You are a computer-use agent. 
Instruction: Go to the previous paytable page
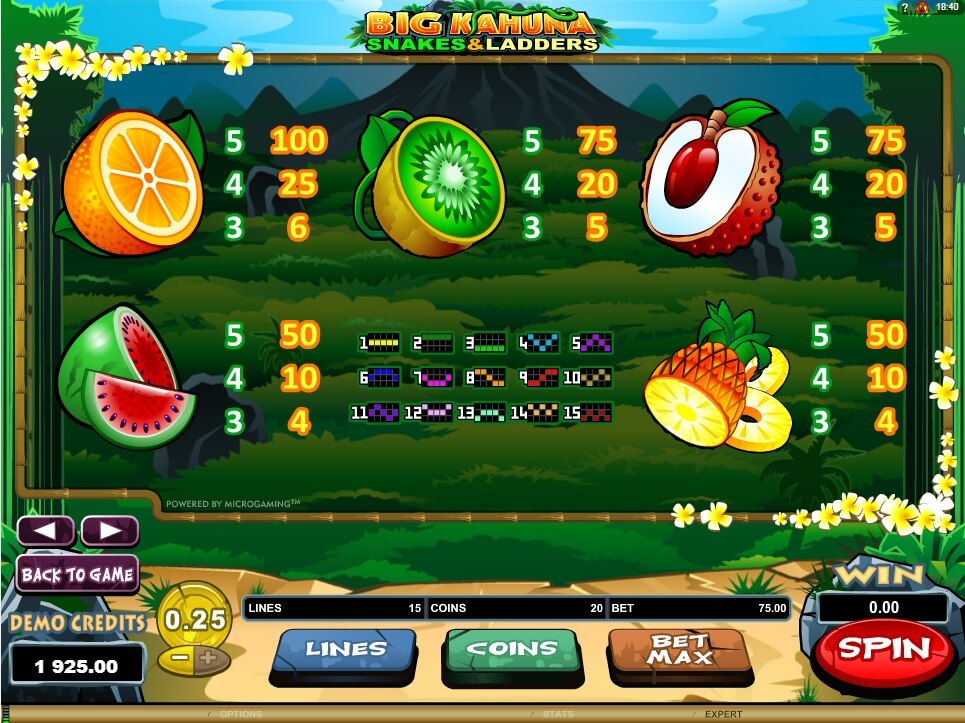46,531
